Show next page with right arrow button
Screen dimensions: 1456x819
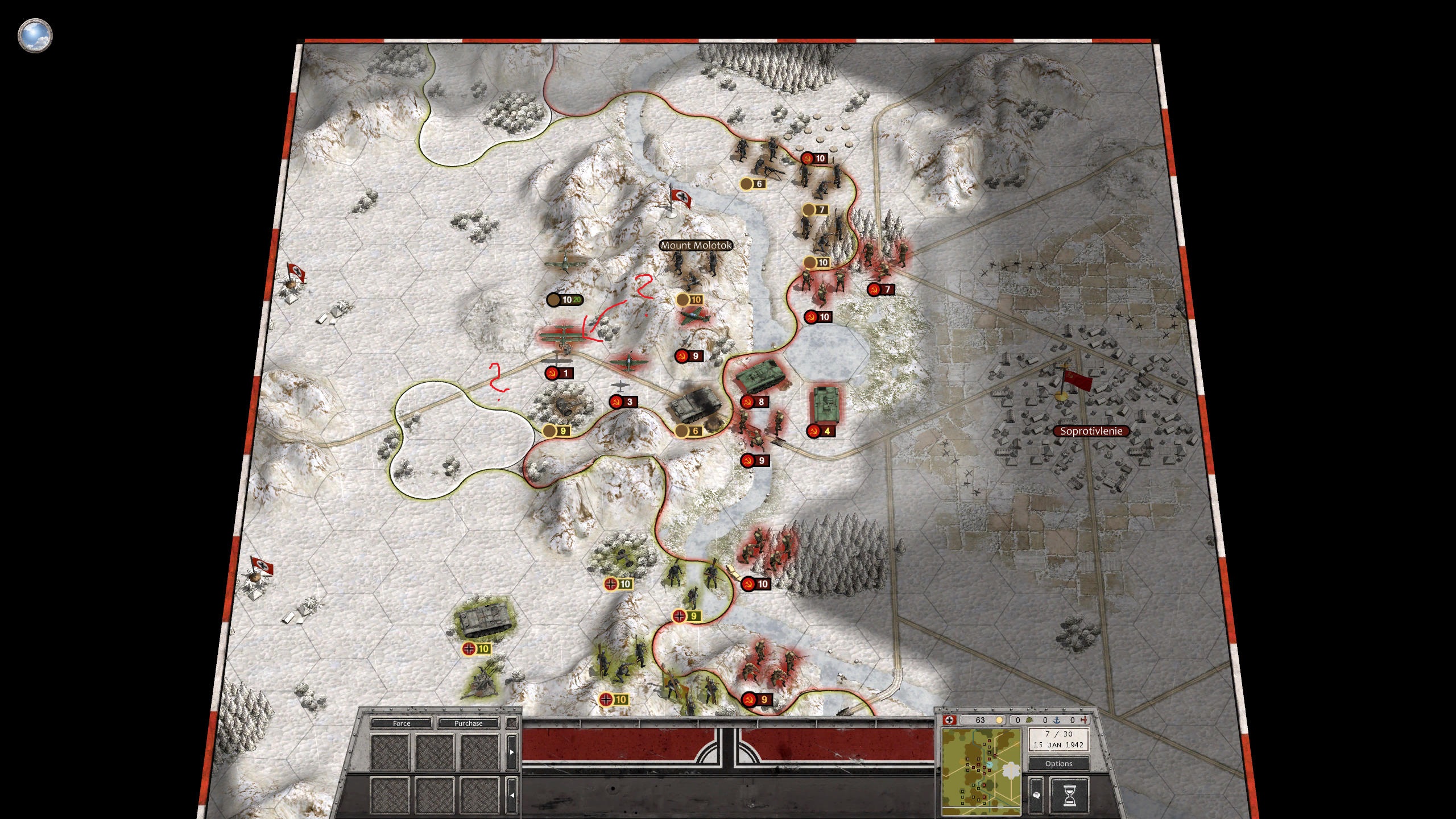[x=512, y=751]
